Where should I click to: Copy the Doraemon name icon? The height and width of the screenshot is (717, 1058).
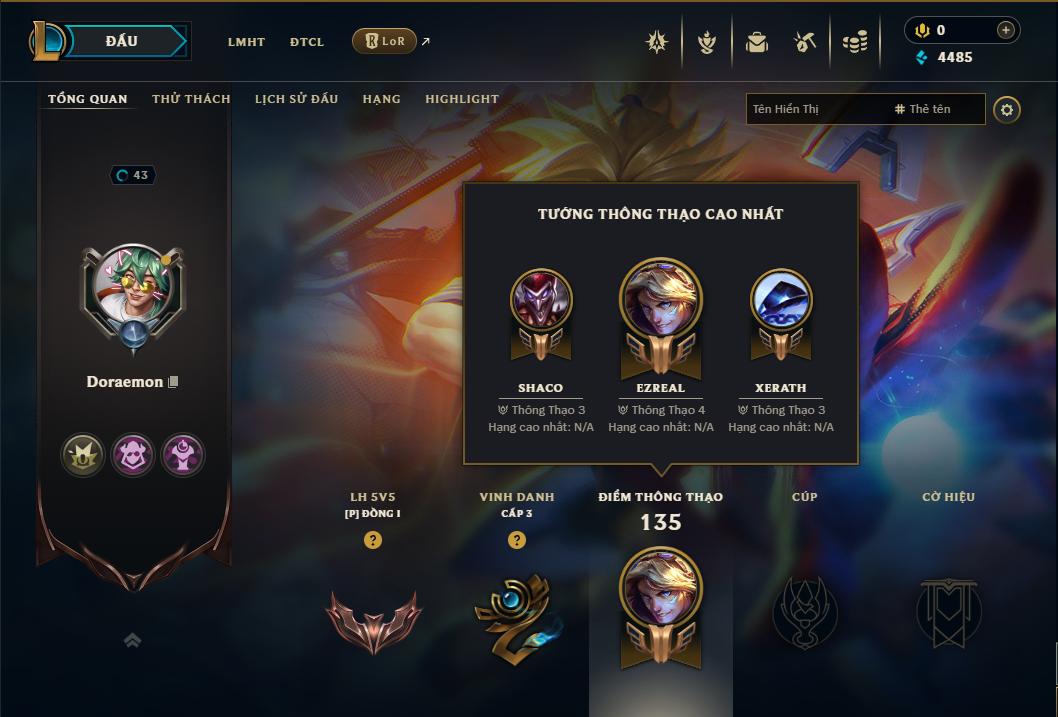coord(173,382)
